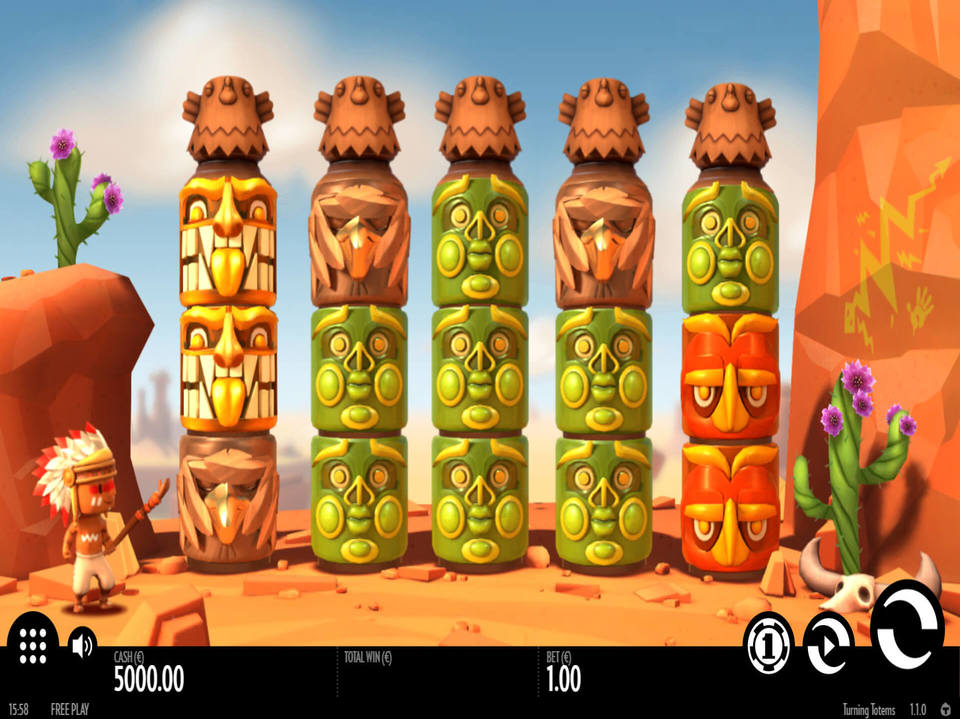Start autoplay with the play-arrow button
The image size is (960, 719).
[829, 643]
